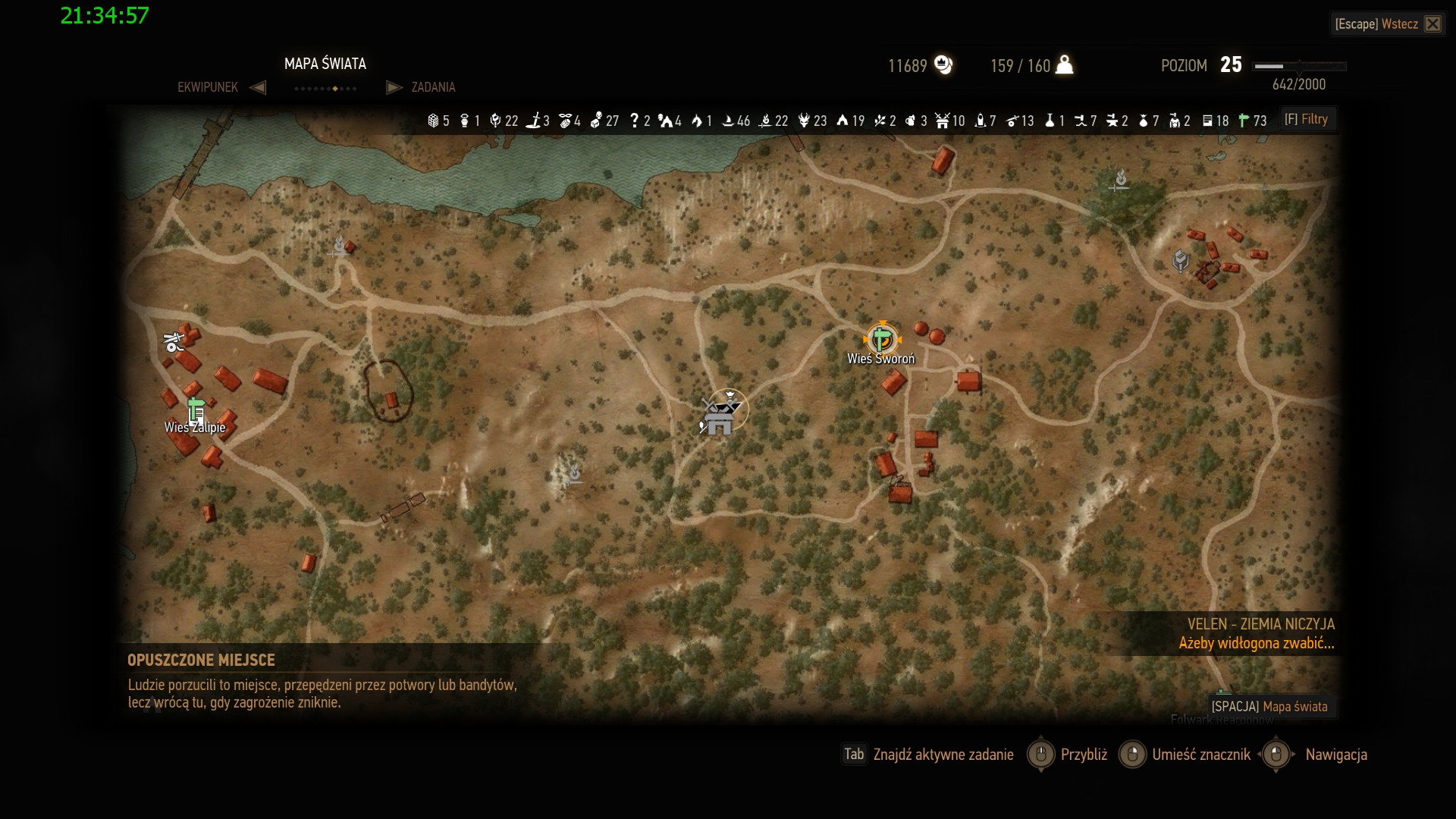Toggle the signpost filter showing 73
This screenshot has height=819, width=1456.
click(1251, 121)
